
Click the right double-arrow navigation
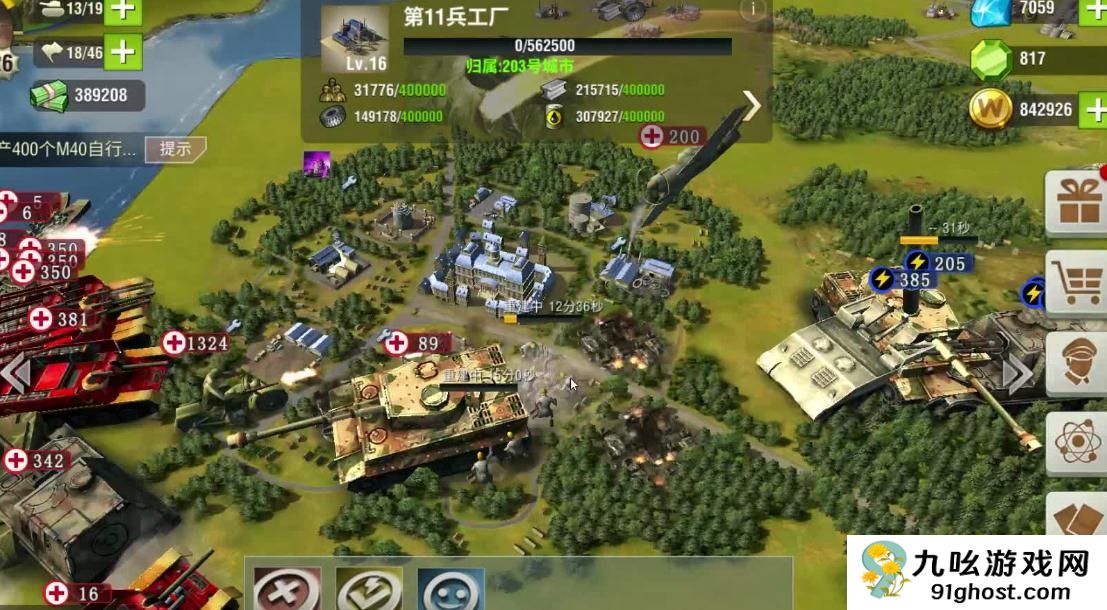pyautogui.click(x=1017, y=375)
